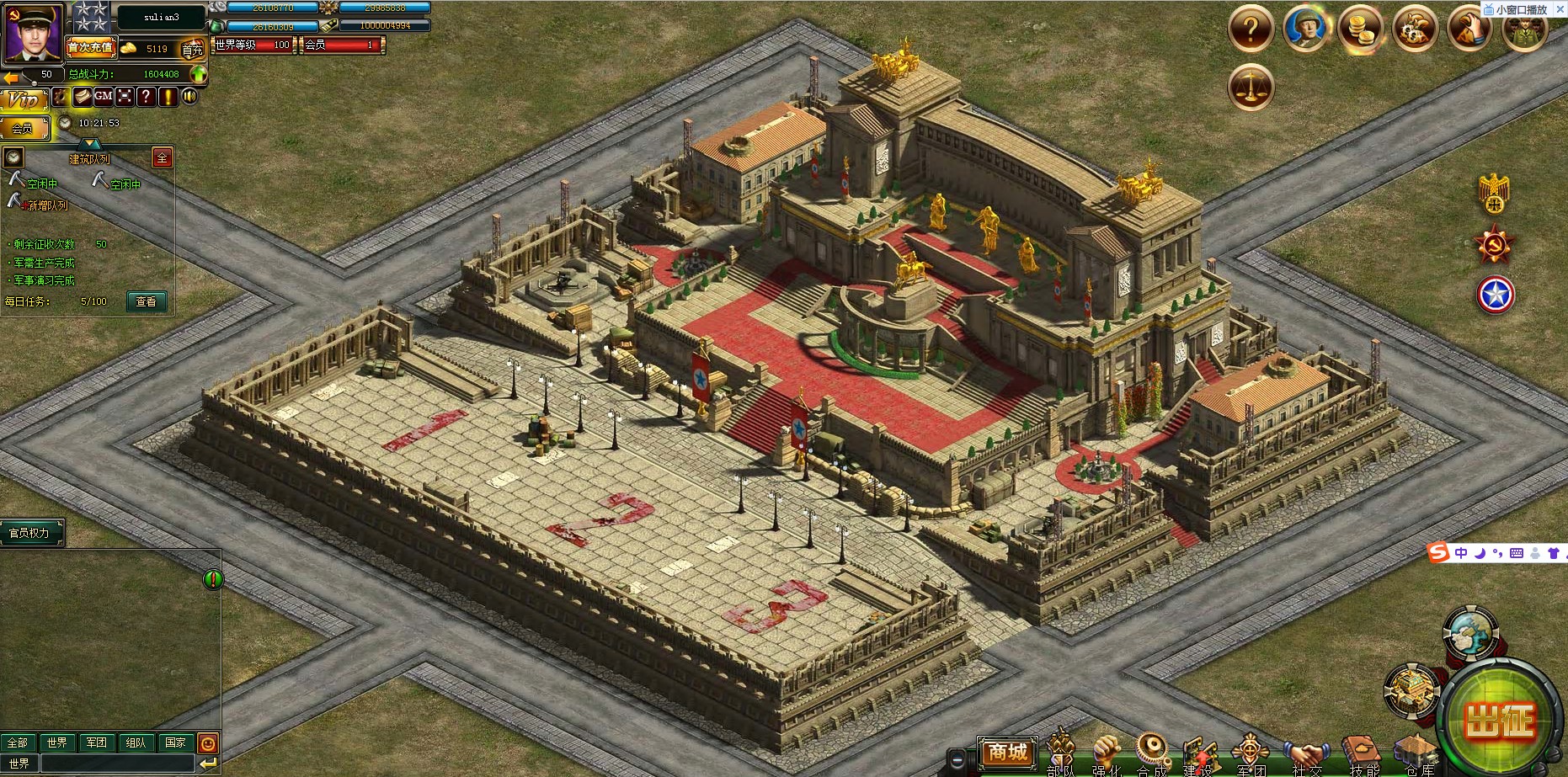Open the 合成 gear synthesis menu
This screenshot has width=1568, height=777.
[1152, 752]
